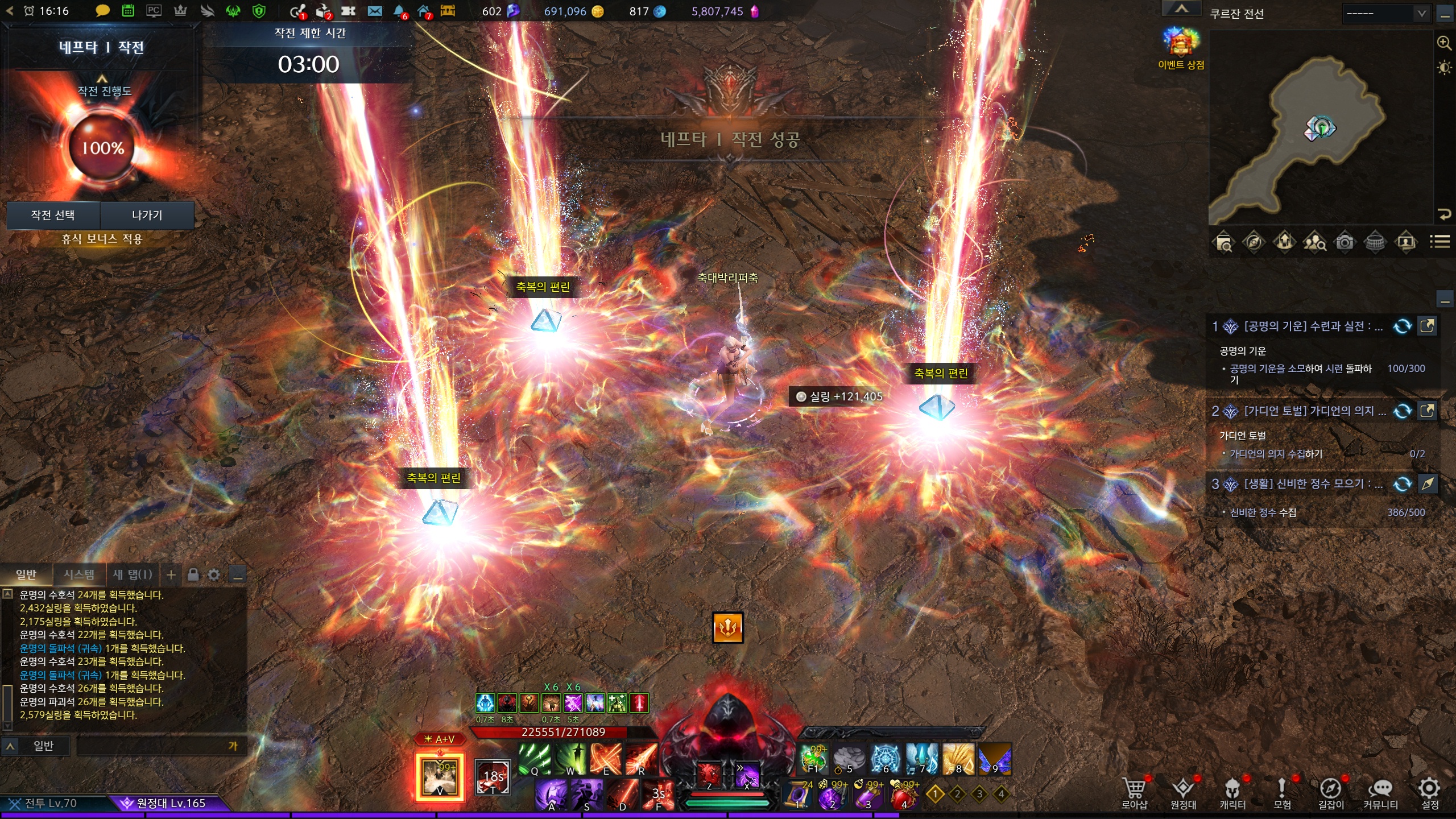This screenshot has width=1456, height=819.
Task: Leave via the 나가기 button
Action: [147, 215]
